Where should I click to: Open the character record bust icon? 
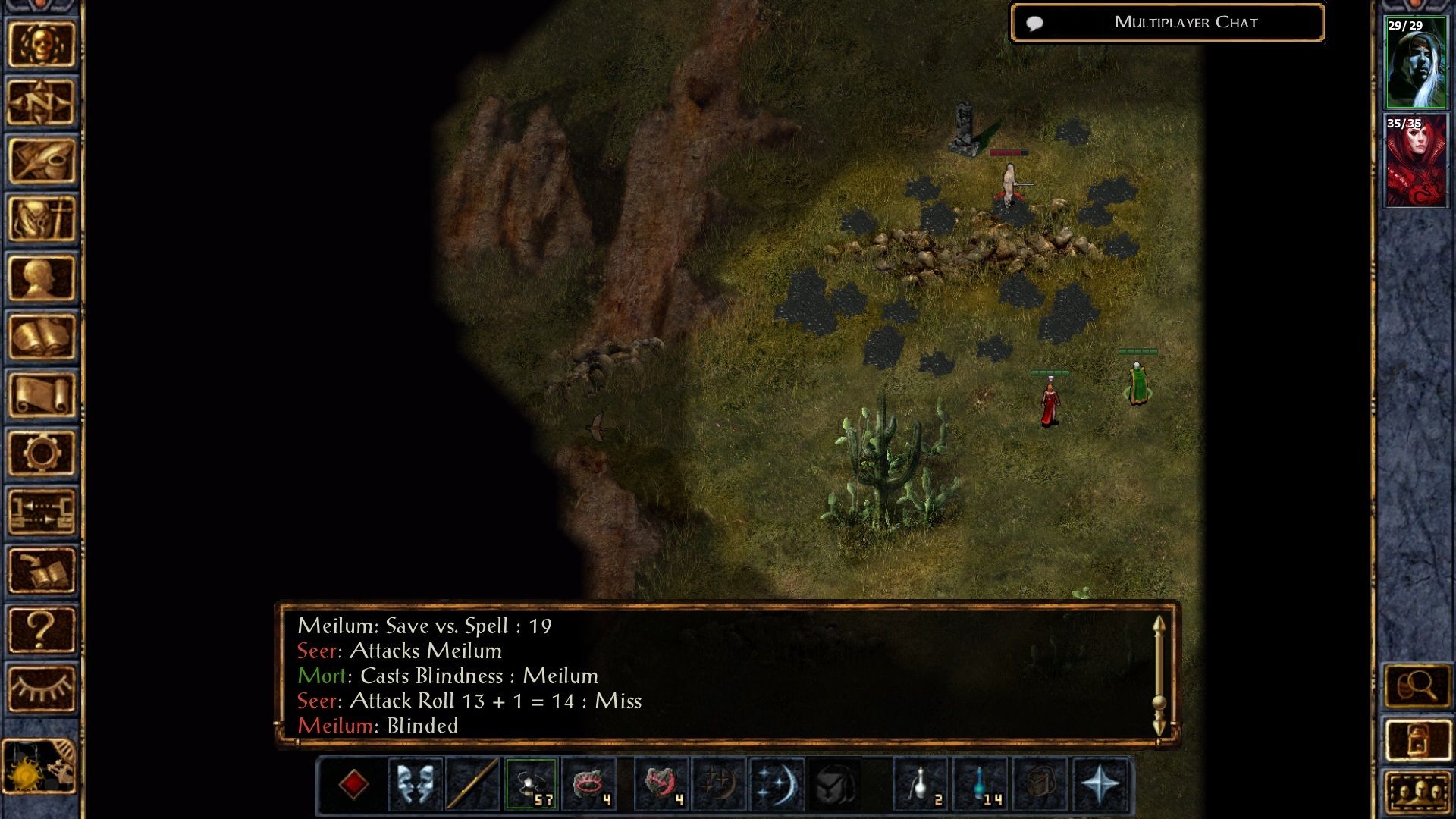click(x=42, y=278)
